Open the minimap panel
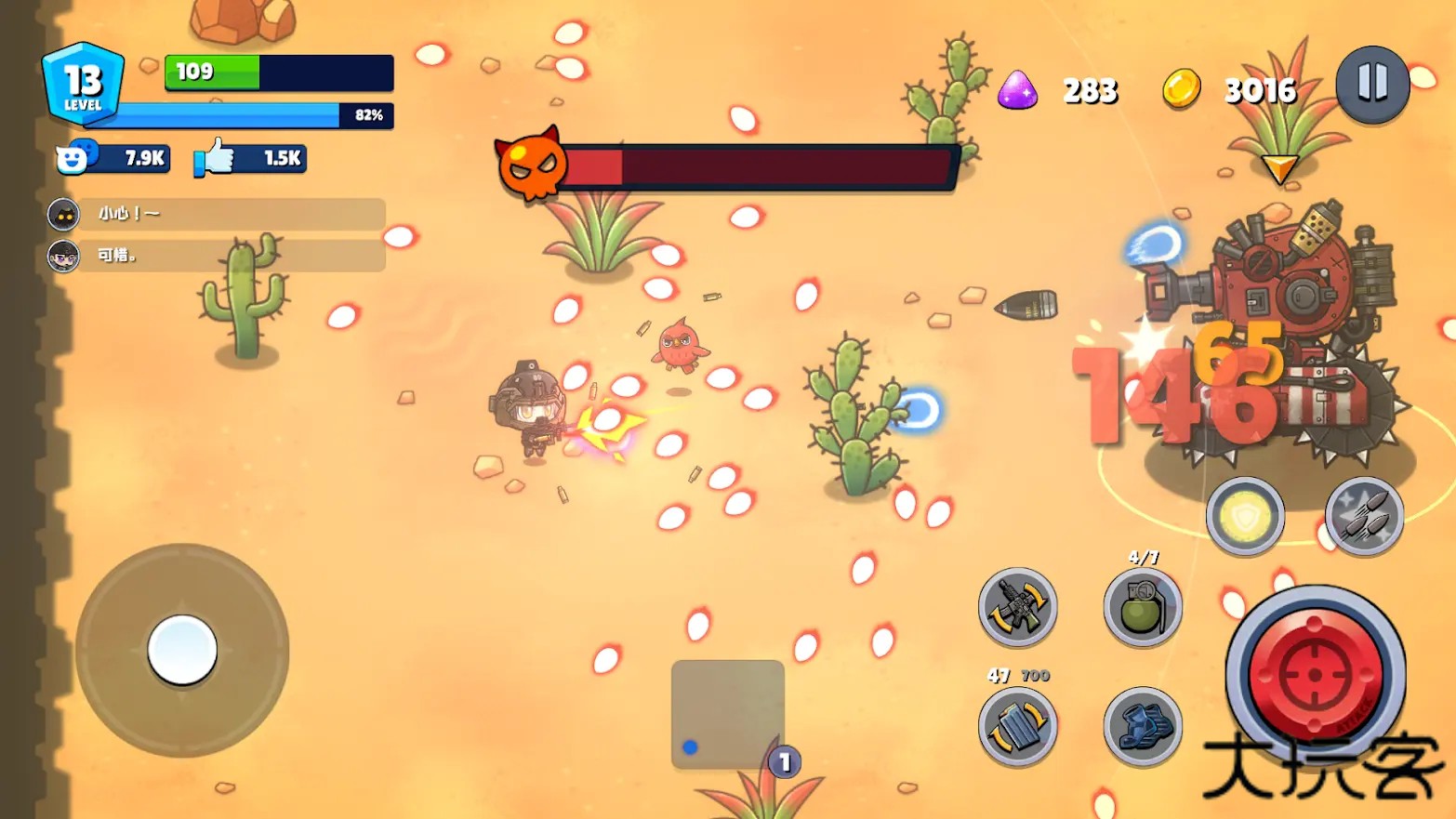This screenshot has width=1456, height=819. coord(727,714)
